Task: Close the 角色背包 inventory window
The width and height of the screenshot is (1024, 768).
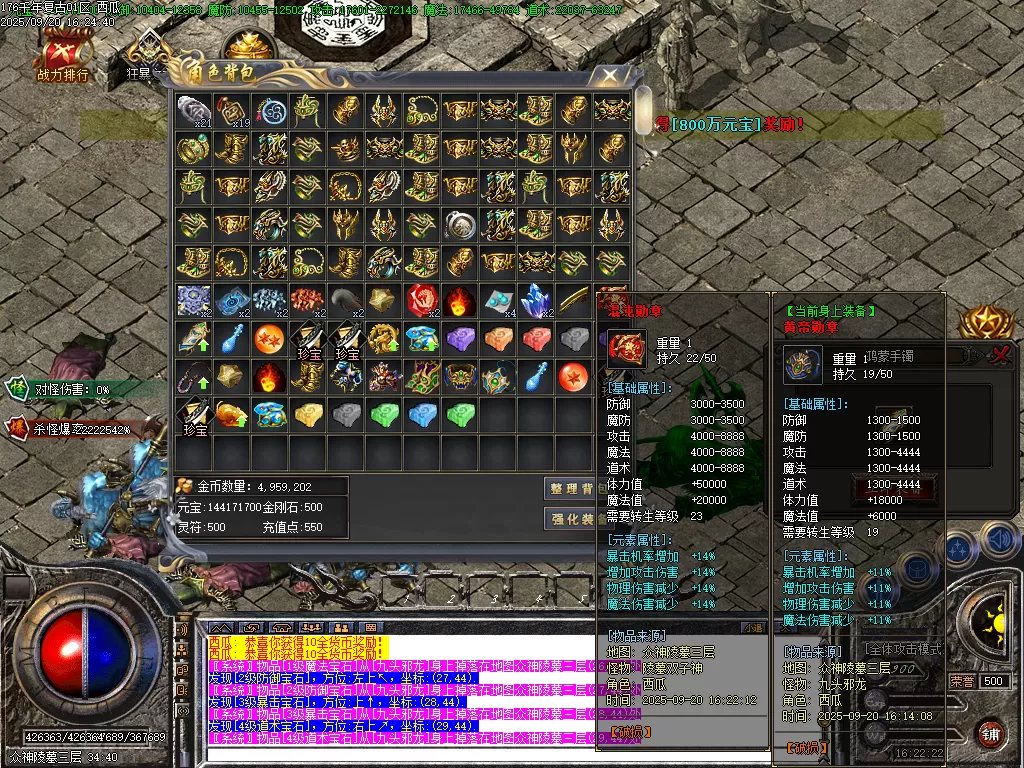Action: 609,75
